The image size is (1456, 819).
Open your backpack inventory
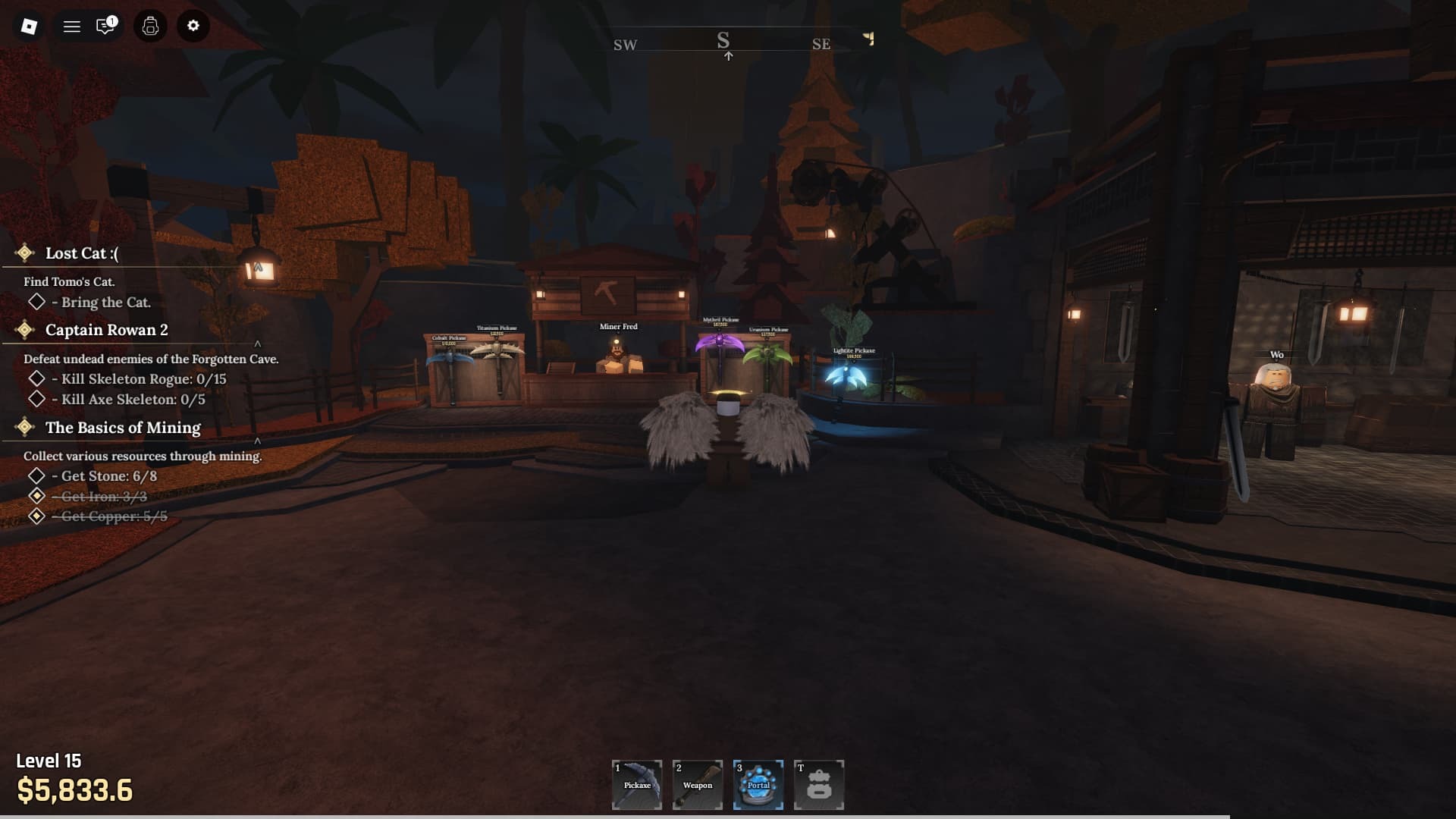pos(149,26)
